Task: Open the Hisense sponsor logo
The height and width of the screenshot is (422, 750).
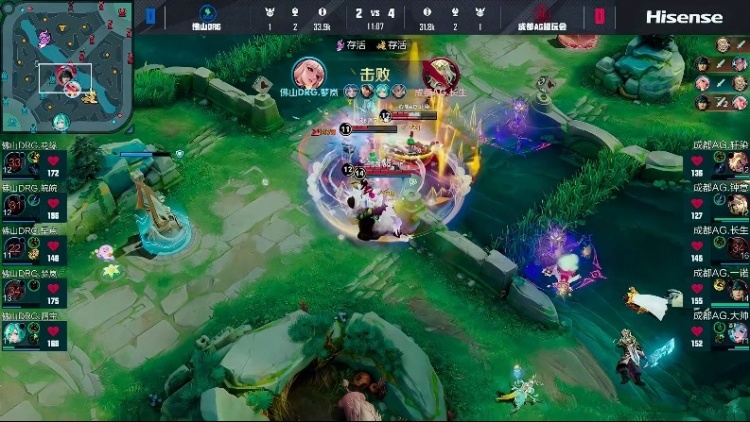Action: pos(684,17)
